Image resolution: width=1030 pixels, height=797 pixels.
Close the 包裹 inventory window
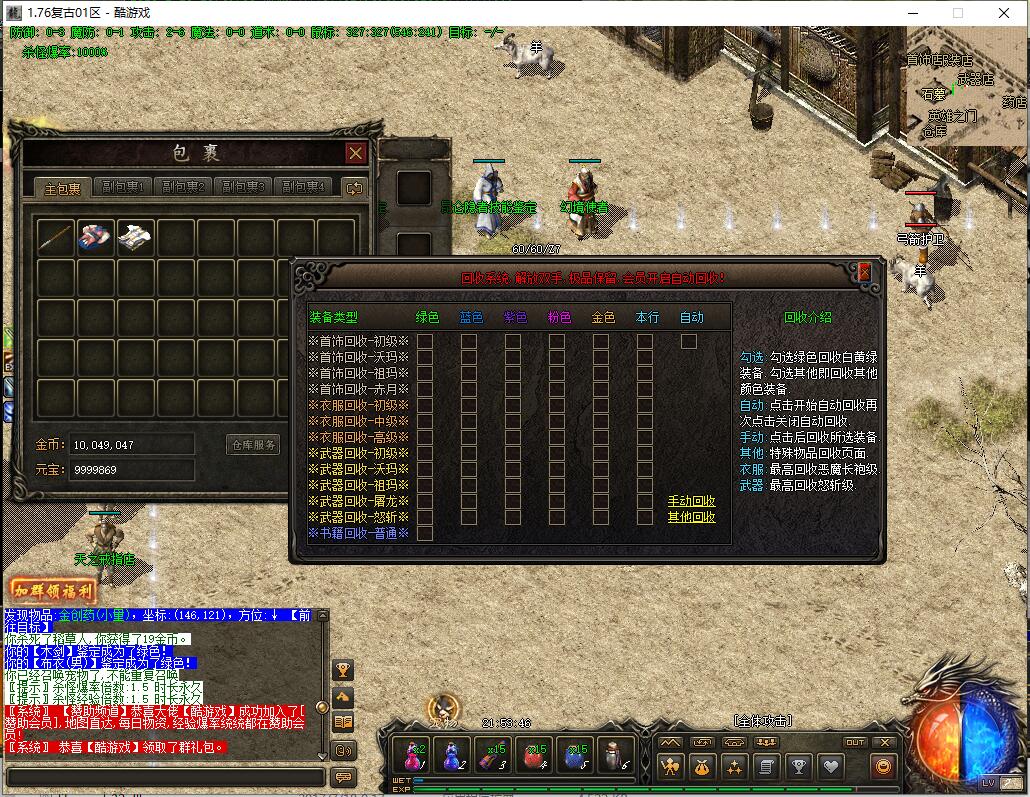tap(355, 153)
